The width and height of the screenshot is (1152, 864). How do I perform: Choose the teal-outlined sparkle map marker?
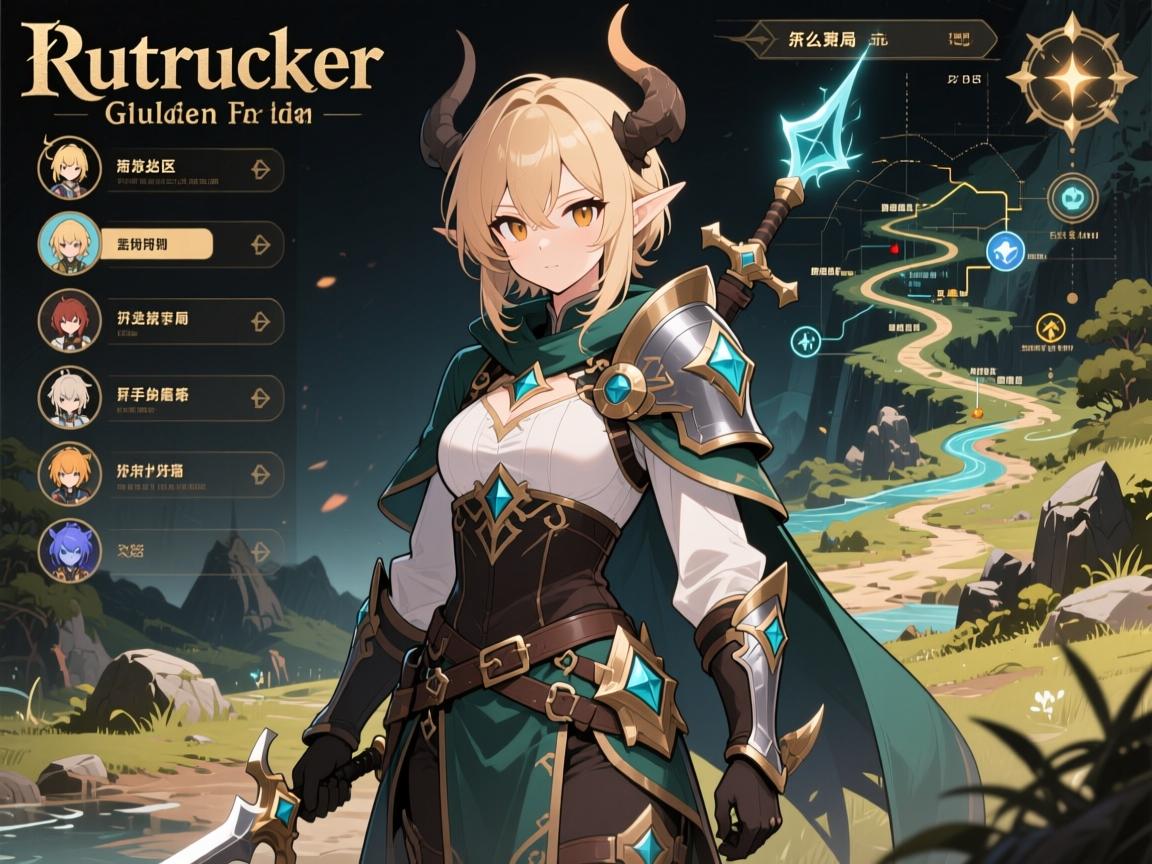(808, 340)
